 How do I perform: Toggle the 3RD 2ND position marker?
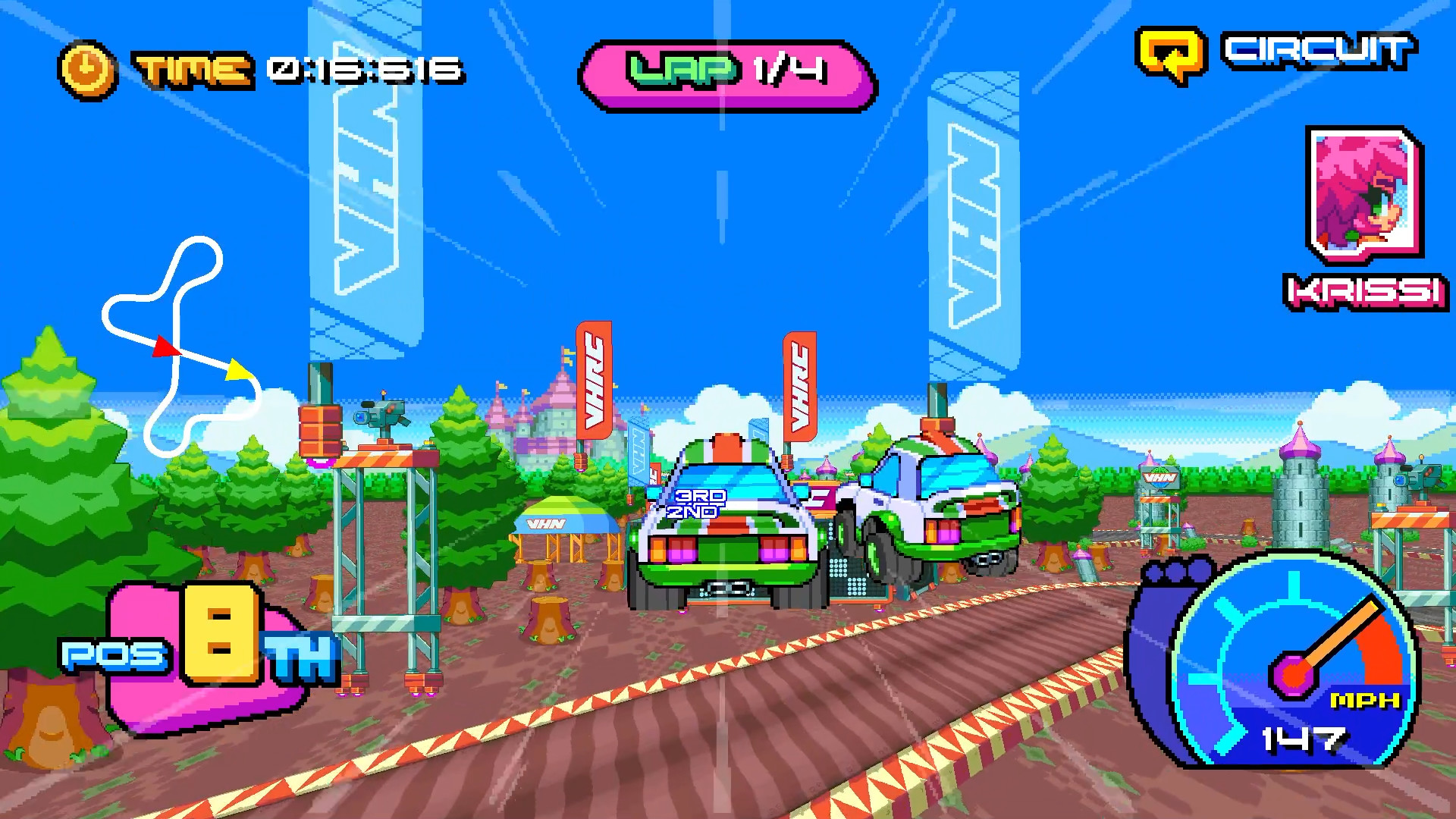pyautogui.click(x=695, y=505)
